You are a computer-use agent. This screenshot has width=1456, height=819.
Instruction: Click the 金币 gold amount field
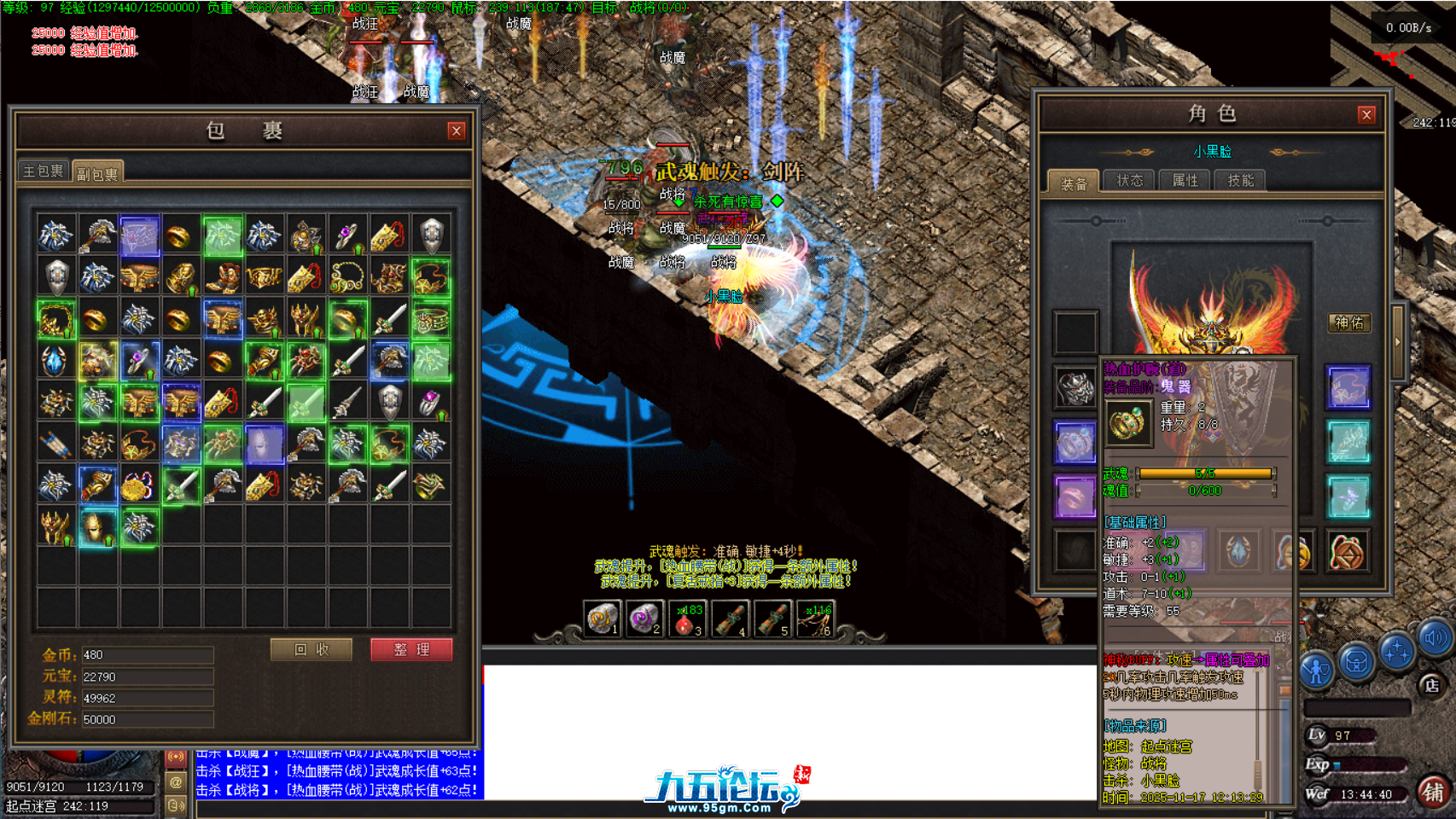tap(145, 653)
